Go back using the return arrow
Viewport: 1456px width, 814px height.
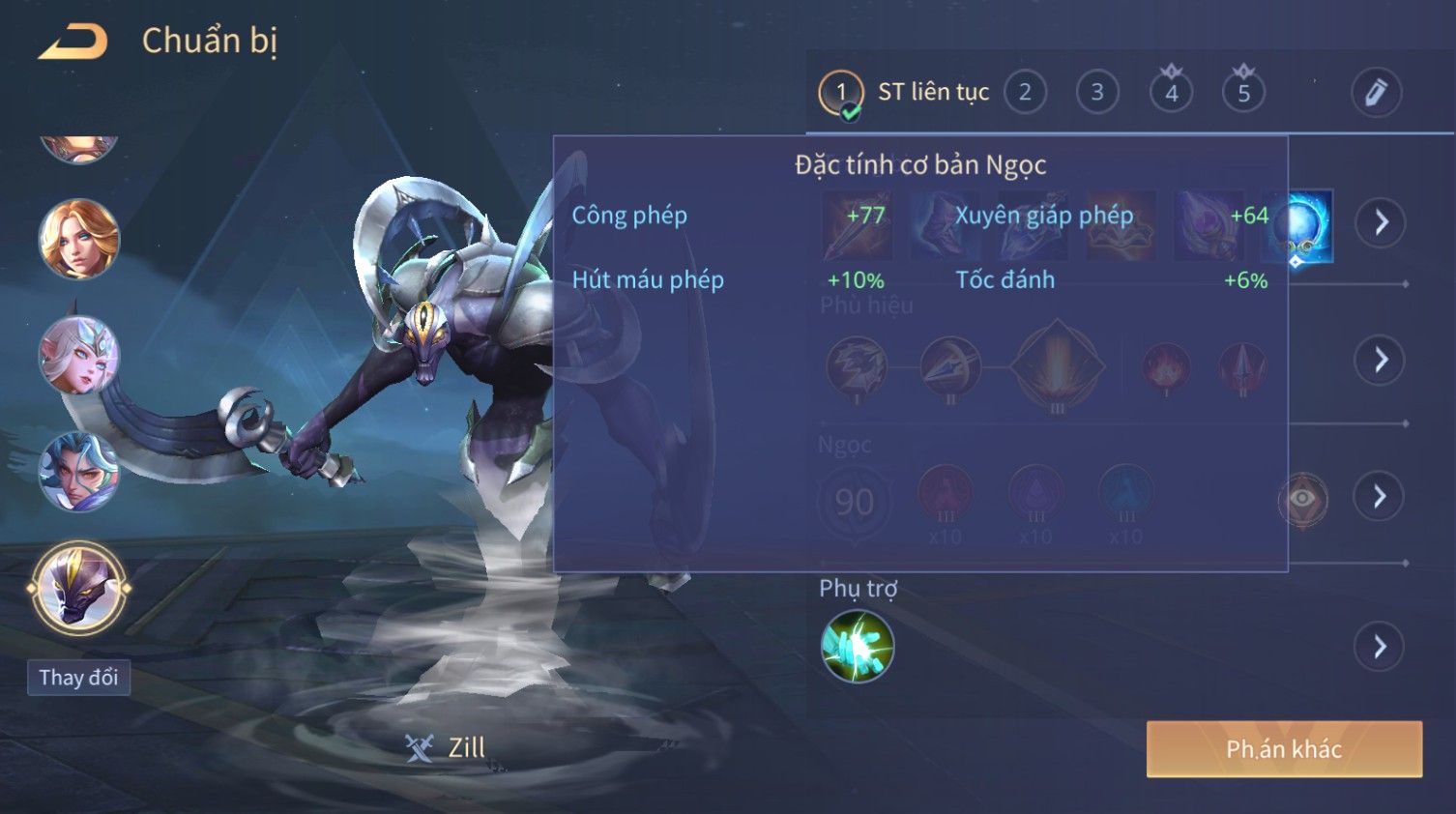pos(73,42)
